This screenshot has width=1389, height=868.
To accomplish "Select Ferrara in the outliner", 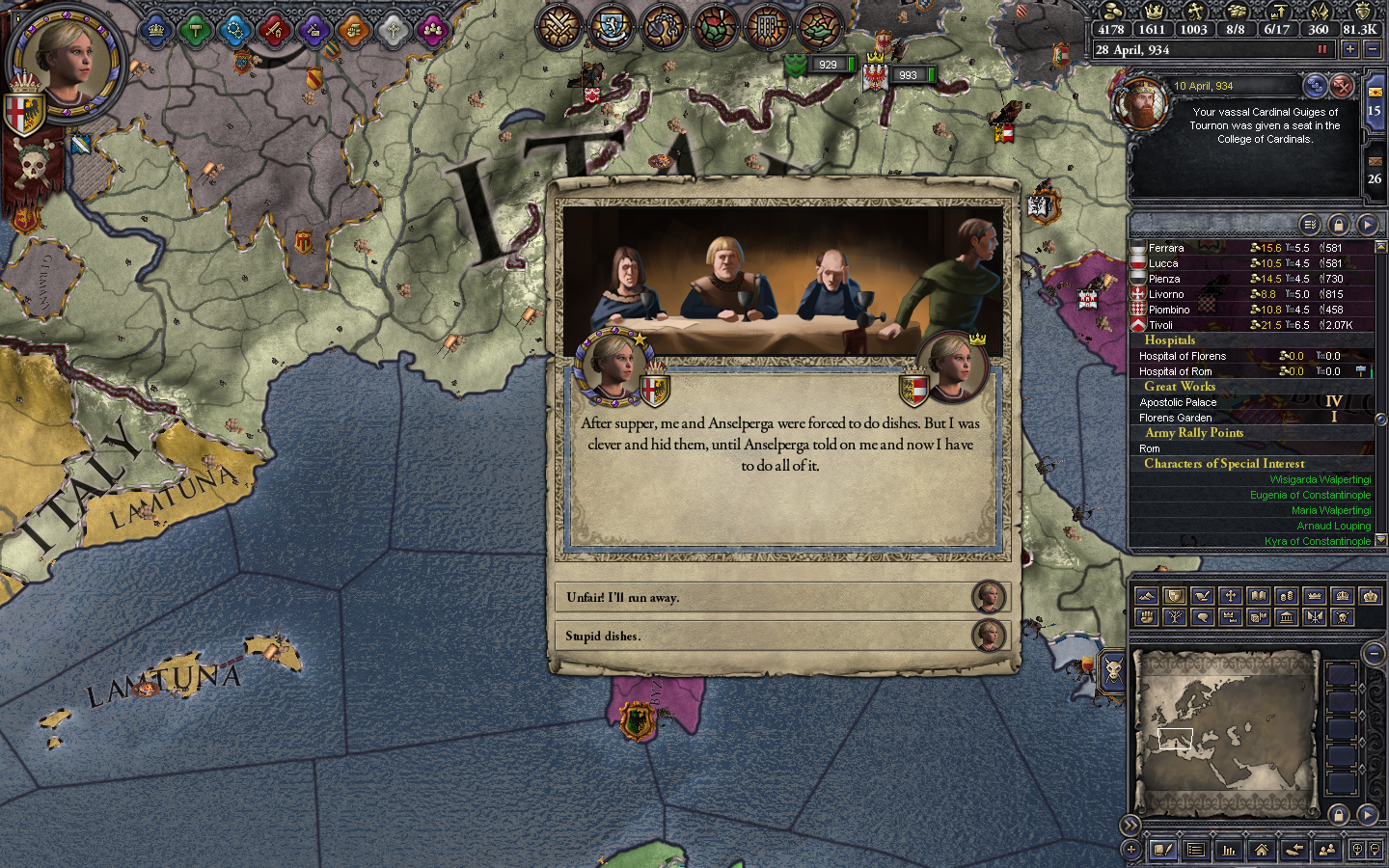I will (x=1165, y=248).
